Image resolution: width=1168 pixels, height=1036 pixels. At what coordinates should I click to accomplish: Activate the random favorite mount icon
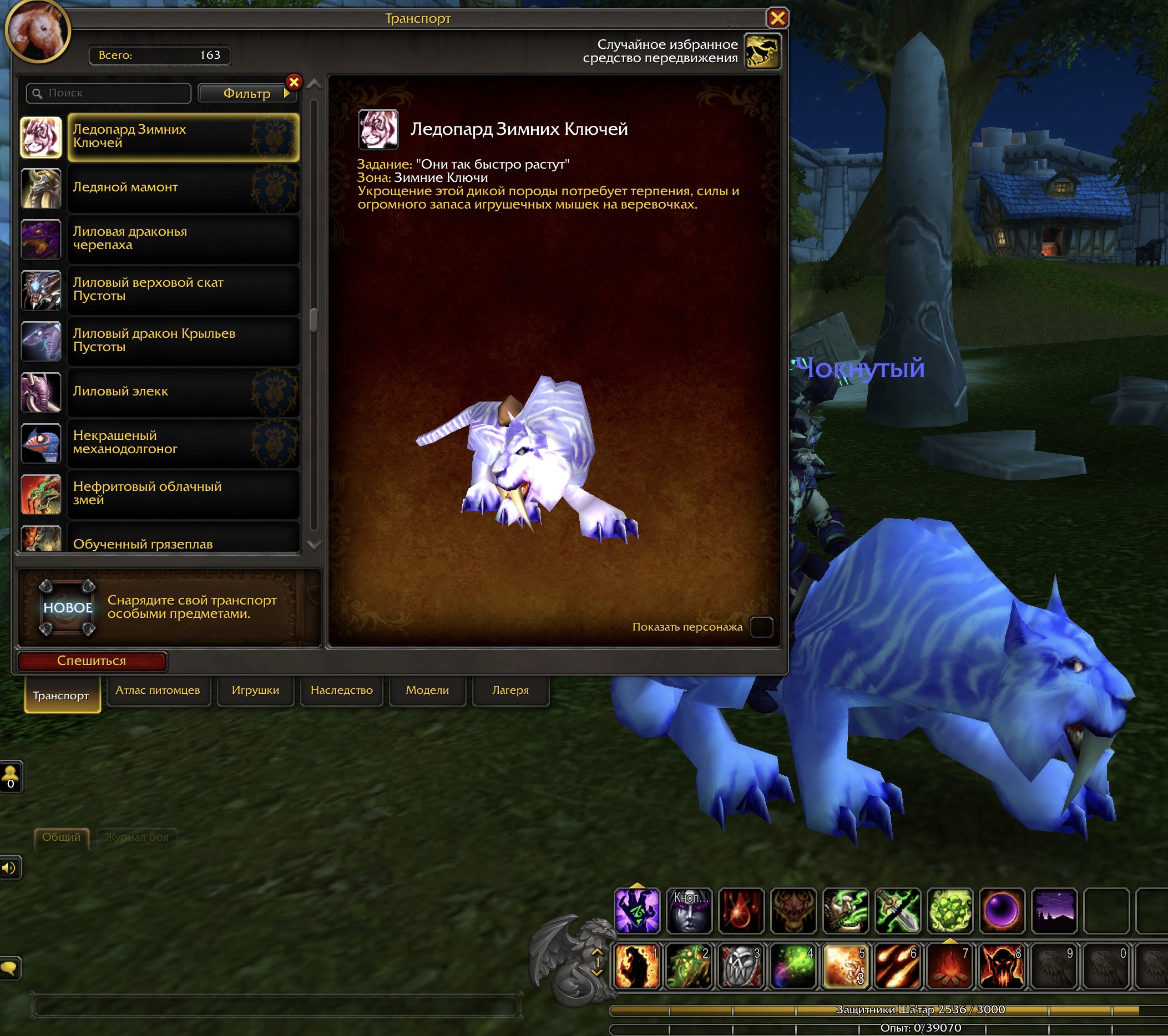coord(762,52)
